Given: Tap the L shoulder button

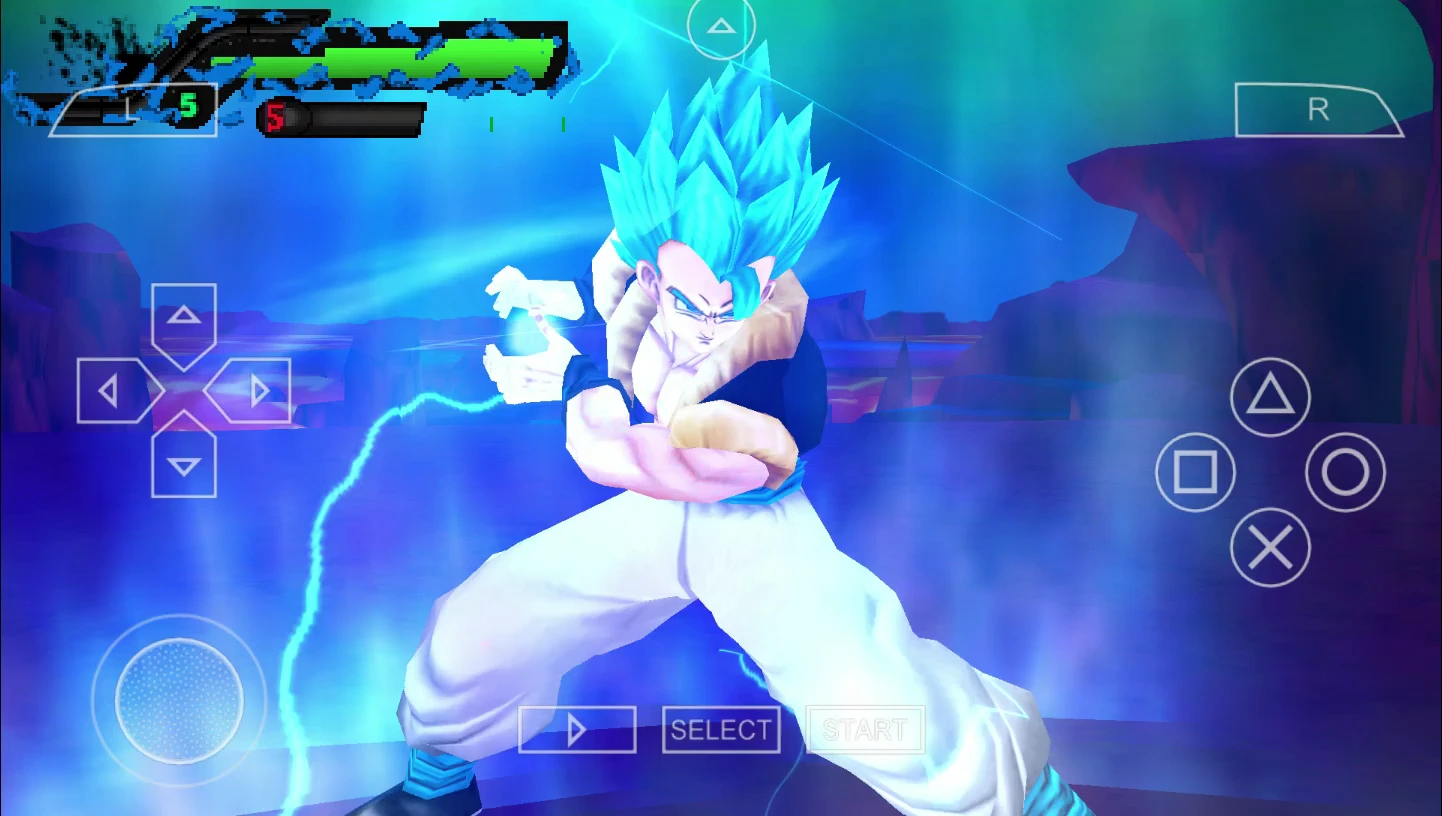Looking at the screenshot, I should pyautogui.click(x=135, y=110).
